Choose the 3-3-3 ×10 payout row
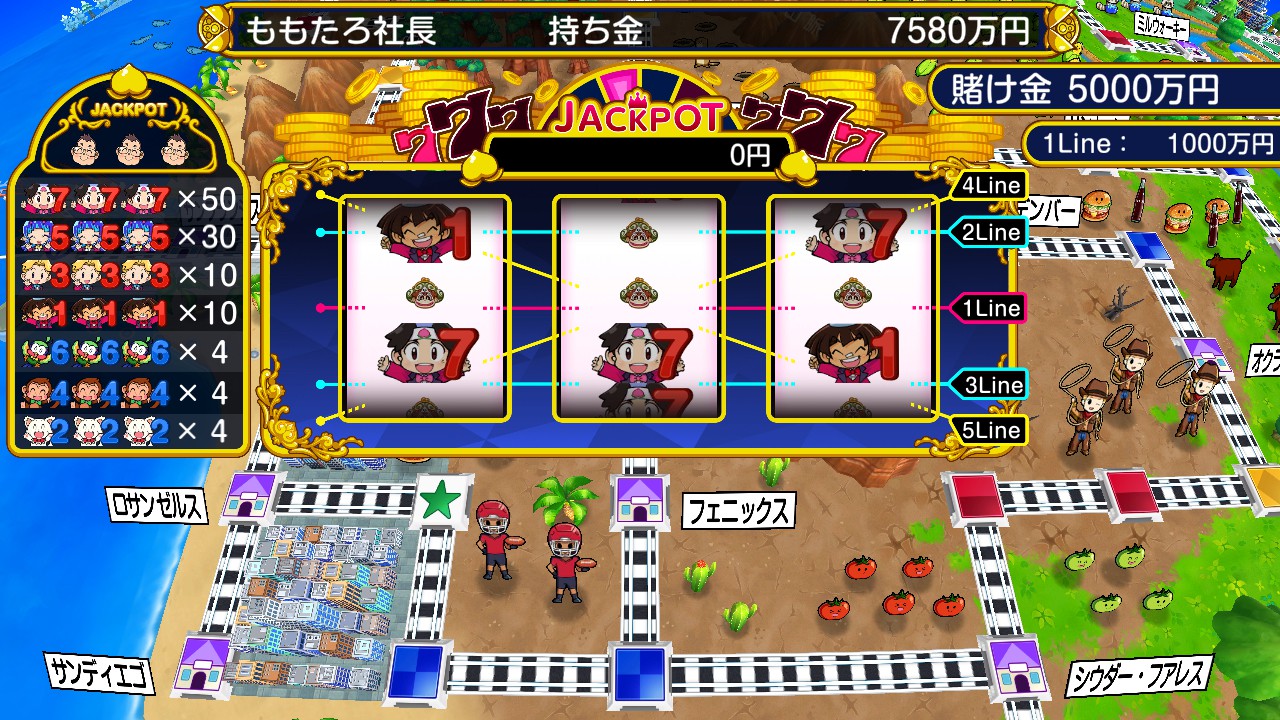1280x720 pixels. (128, 275)
